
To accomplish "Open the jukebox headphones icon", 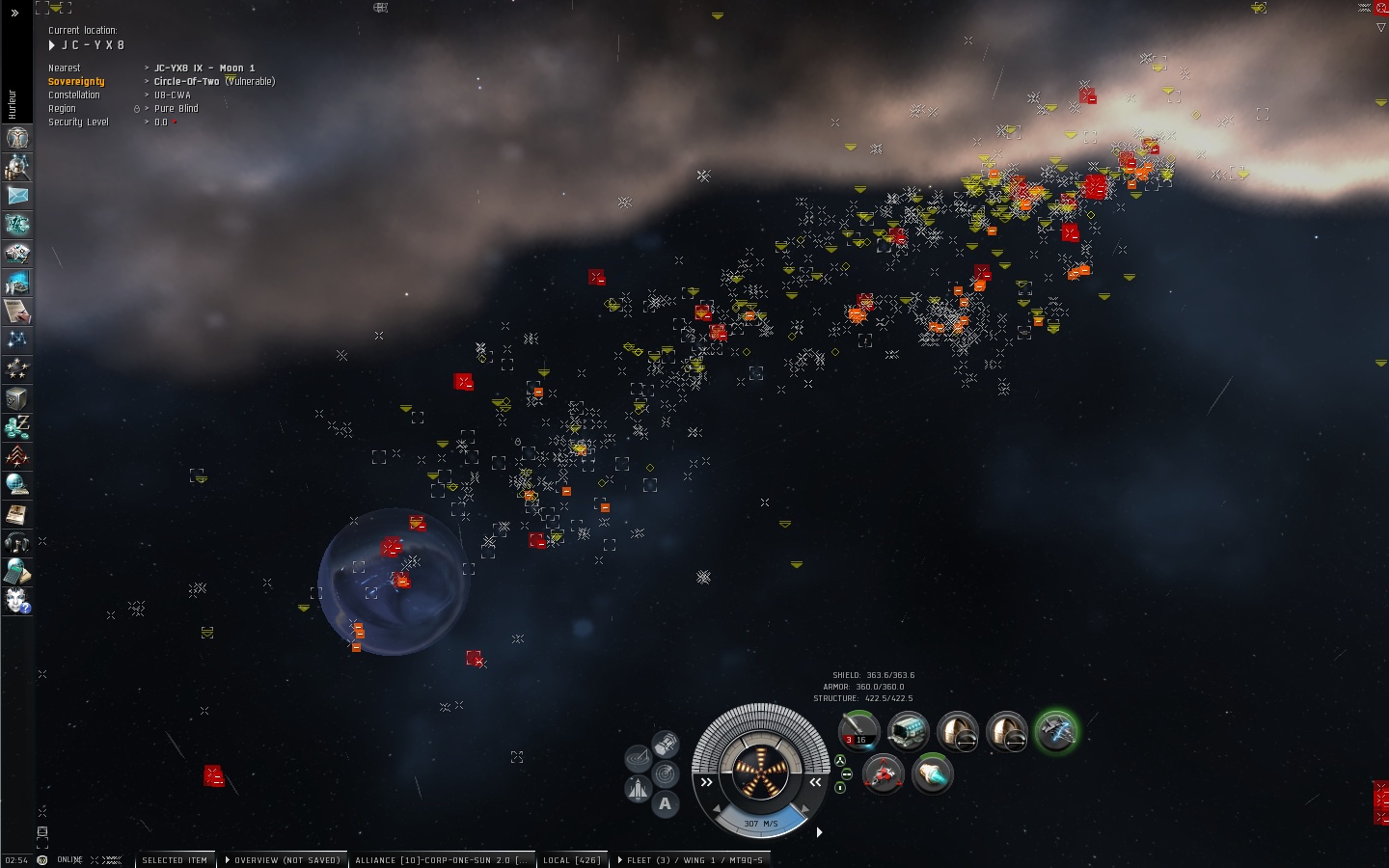I will [x=17, y=543].
